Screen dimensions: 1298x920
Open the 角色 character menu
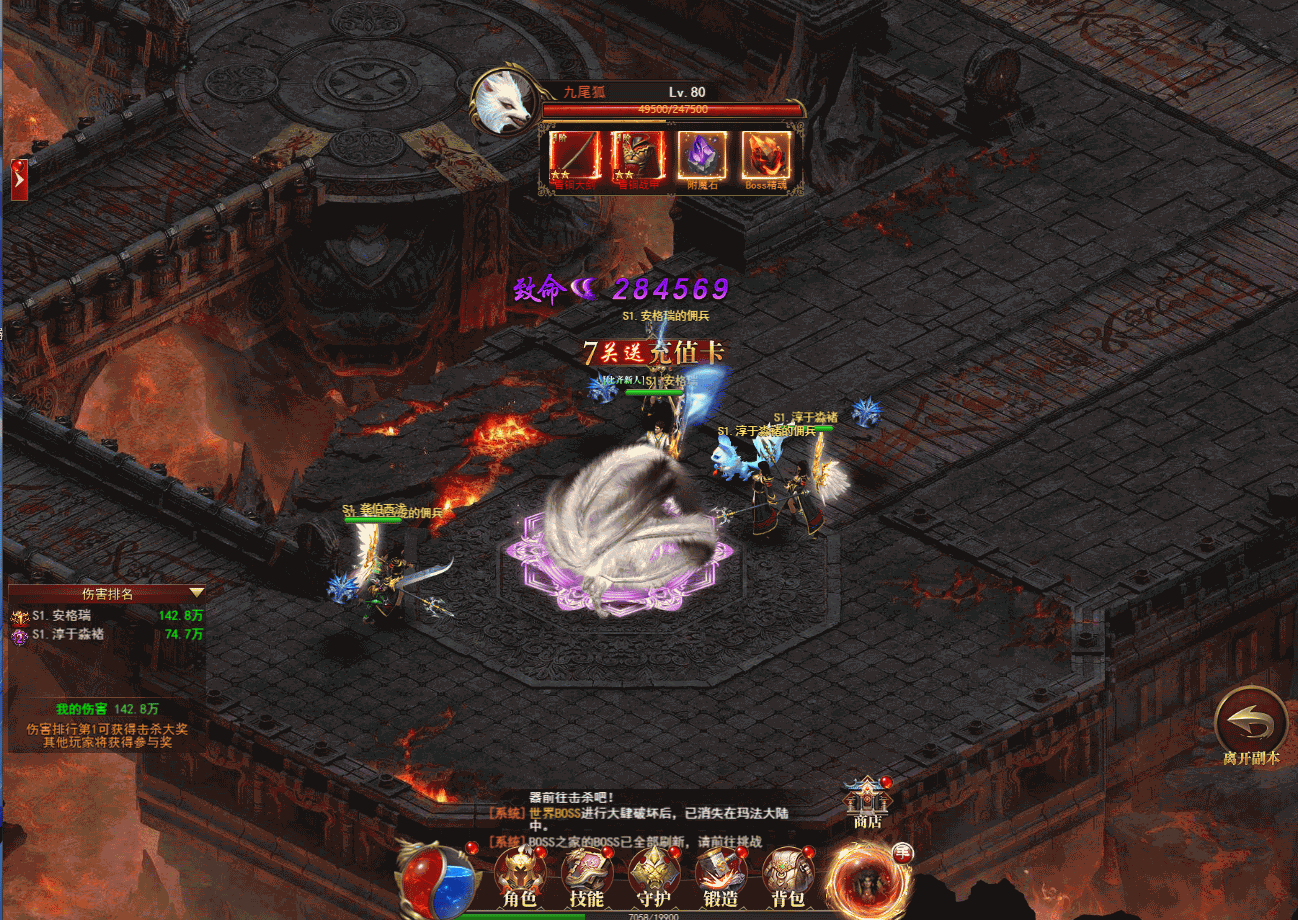519,877
